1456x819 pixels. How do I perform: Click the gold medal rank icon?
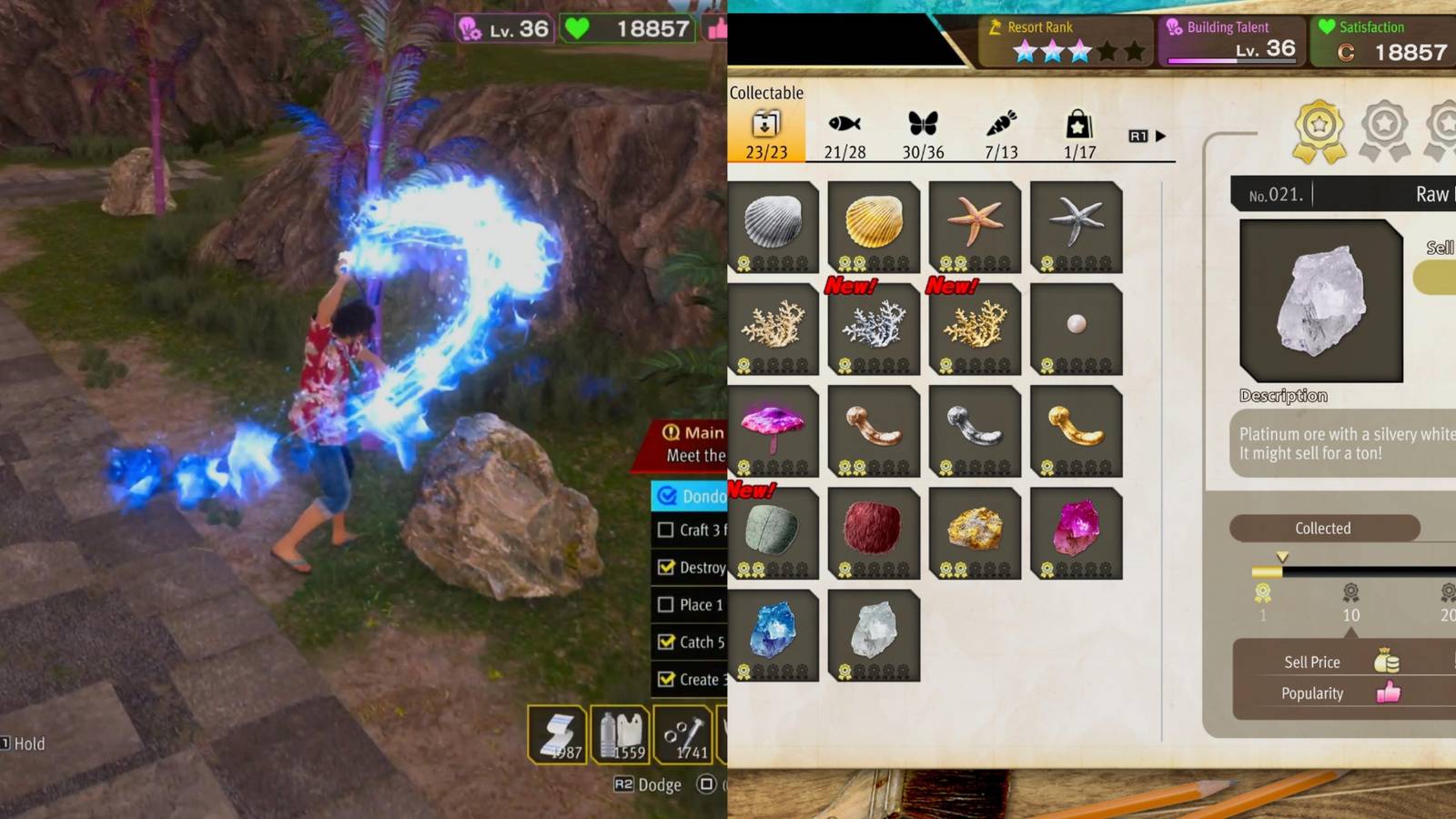[1319, 129]
